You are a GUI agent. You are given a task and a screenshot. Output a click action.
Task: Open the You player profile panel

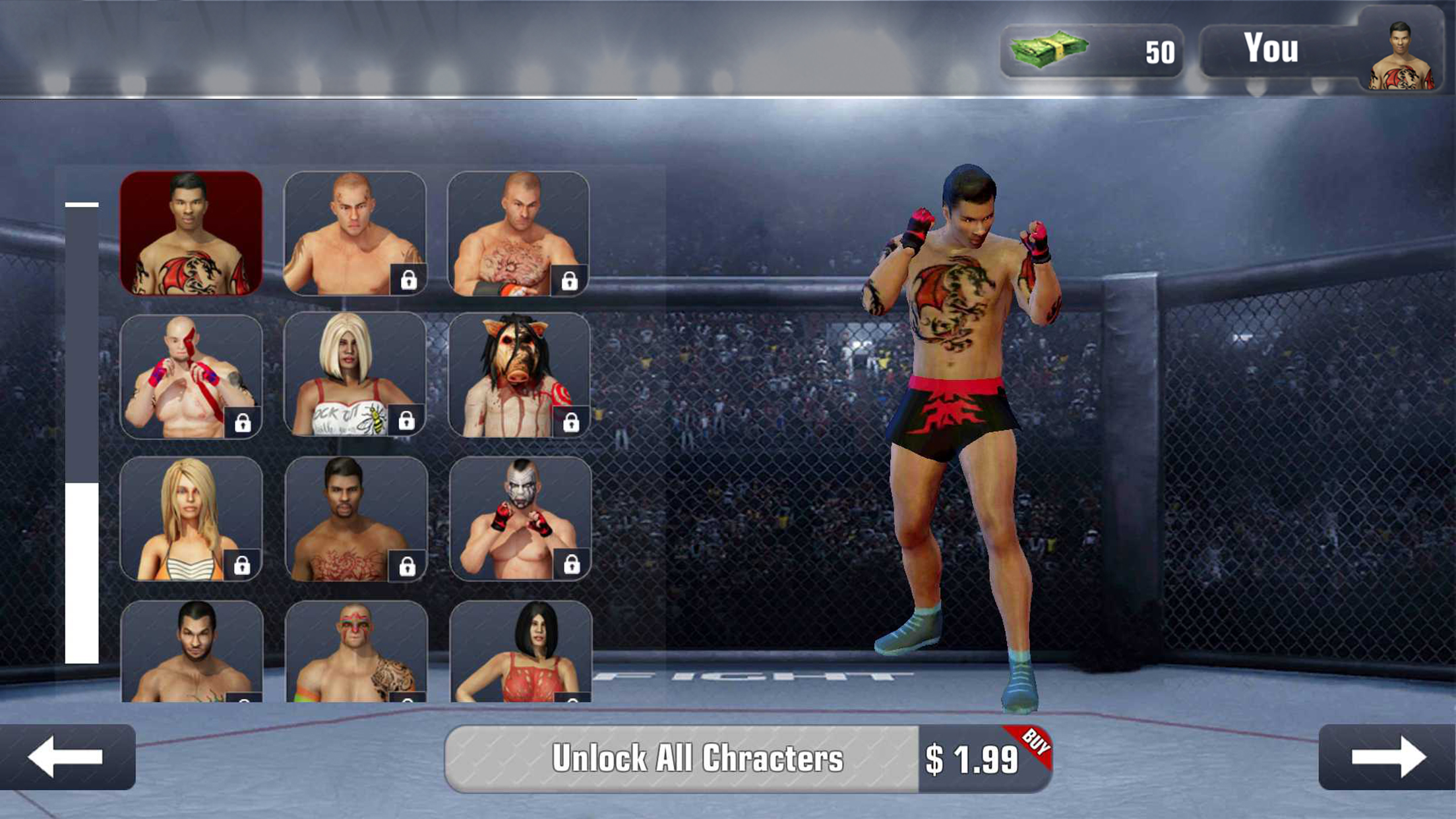coord(1321,51)
